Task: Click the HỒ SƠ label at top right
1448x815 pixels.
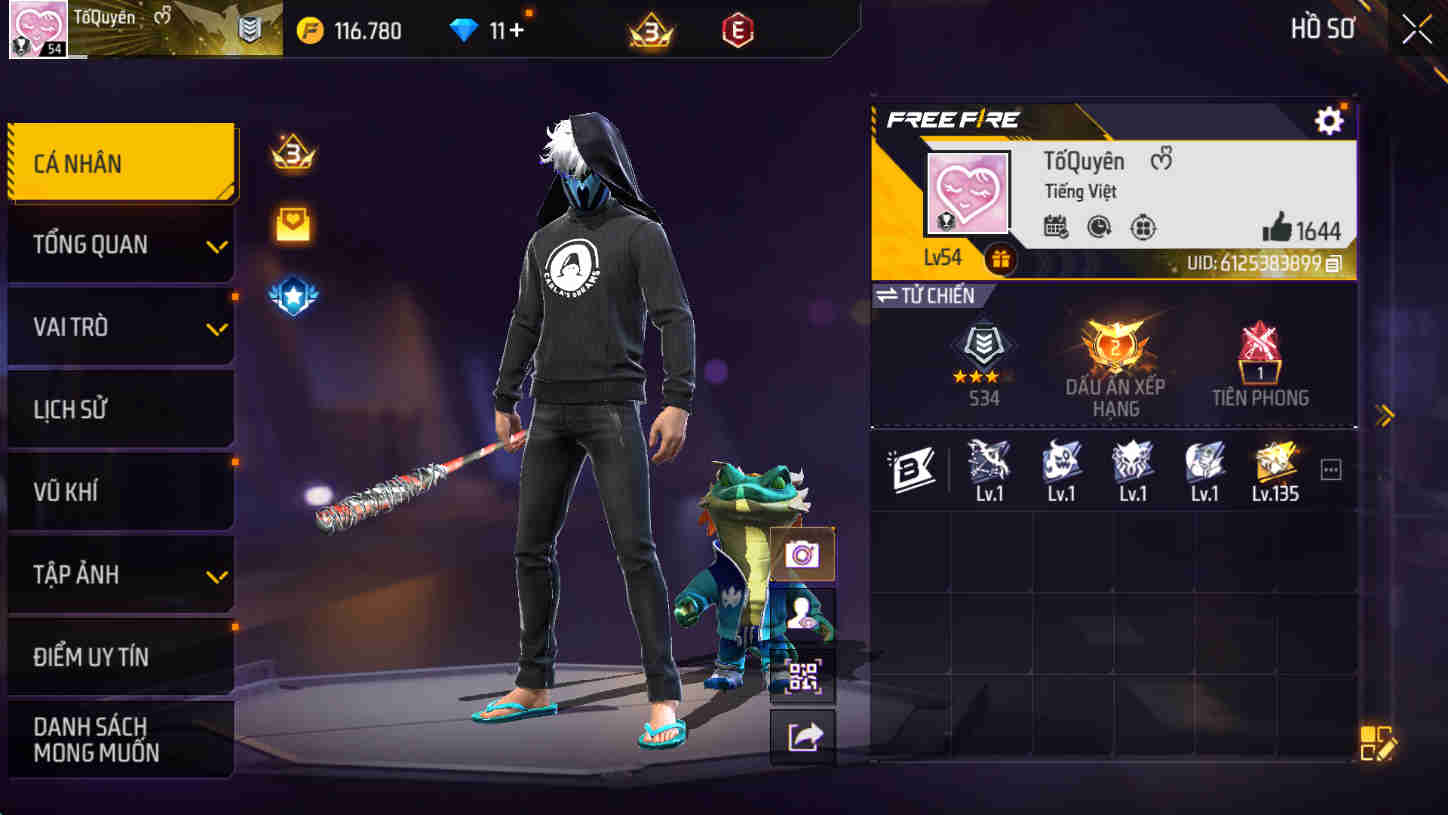Action: click(1322, 28)
